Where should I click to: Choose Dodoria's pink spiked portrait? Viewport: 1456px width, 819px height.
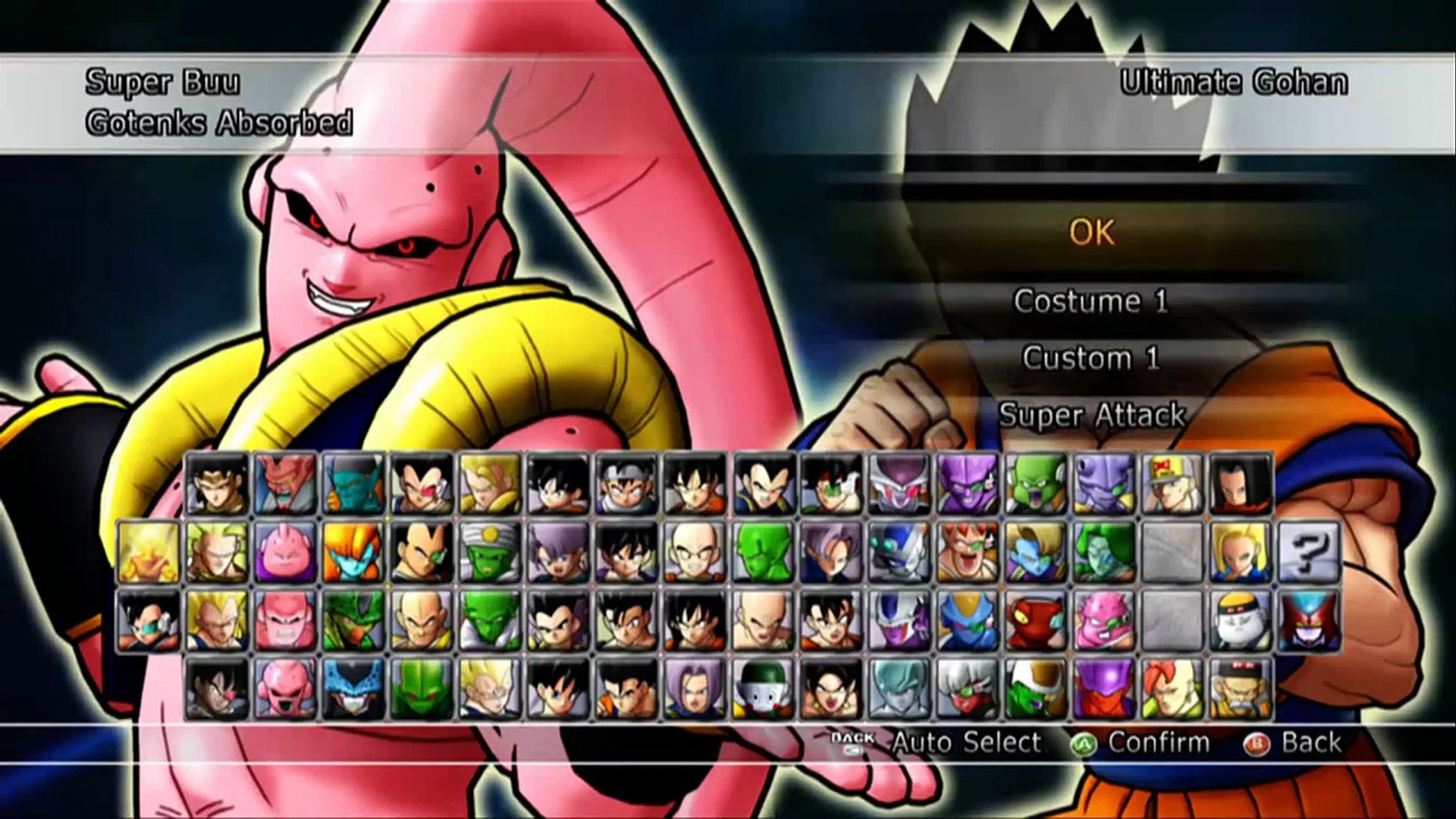coord(1104,620)
